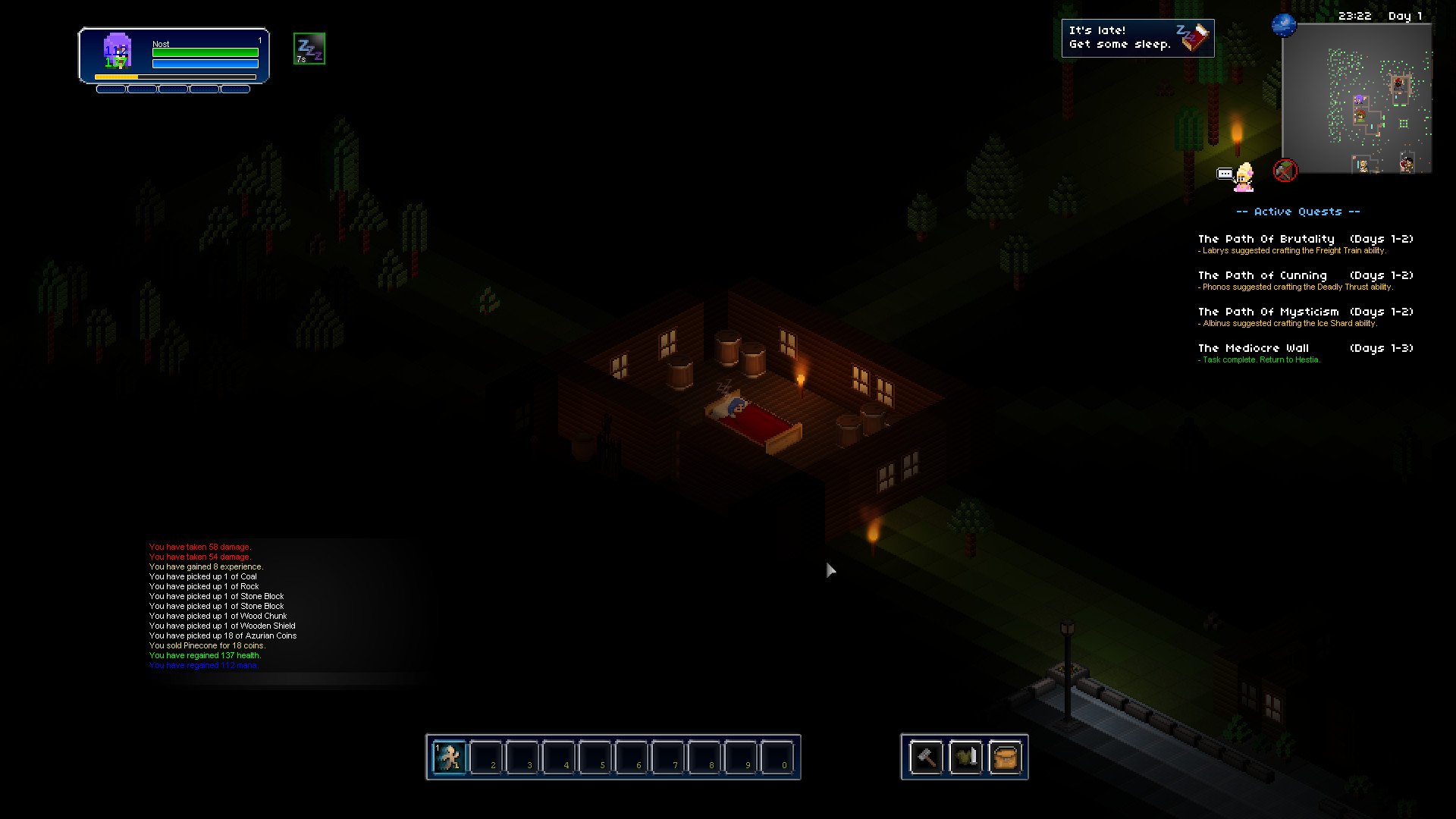Click the purple-haired character portrait
The width and height of the screenshot is (1456, 819).
coord(118,52)
